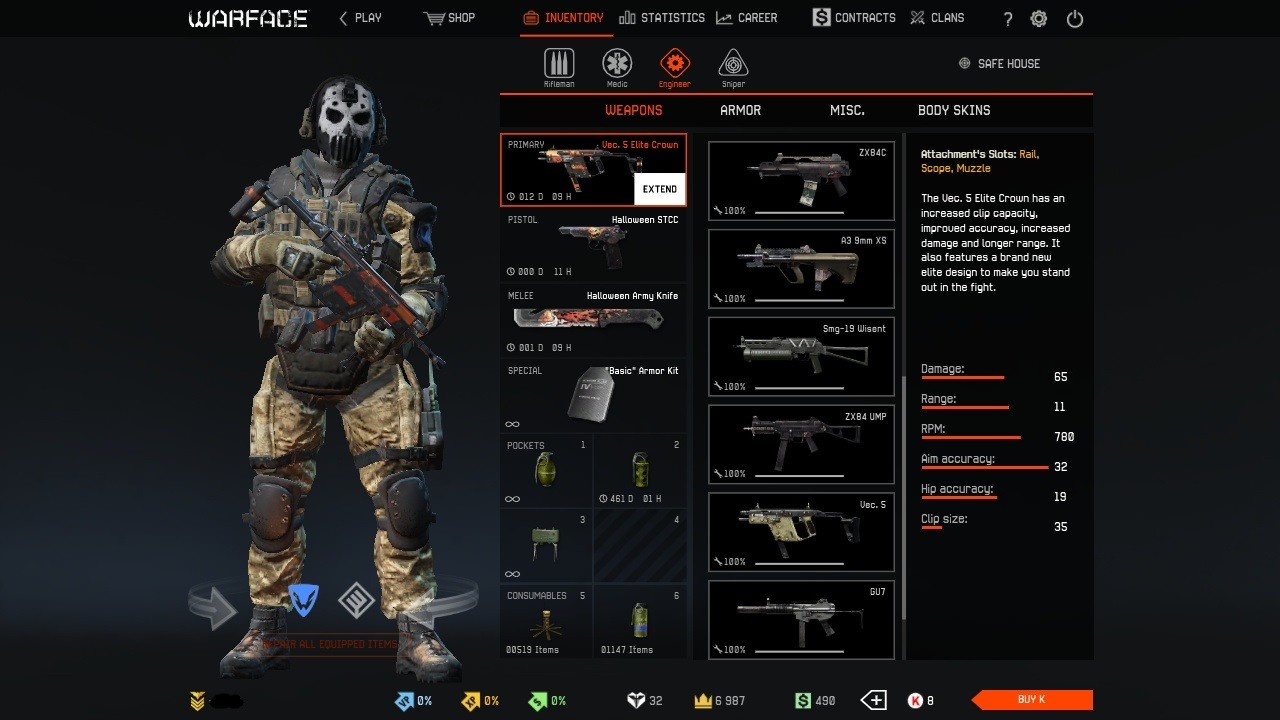Switch to the Body Skins tab
The height and width of the screenshot is (720, 1280).
click(954, 110)
